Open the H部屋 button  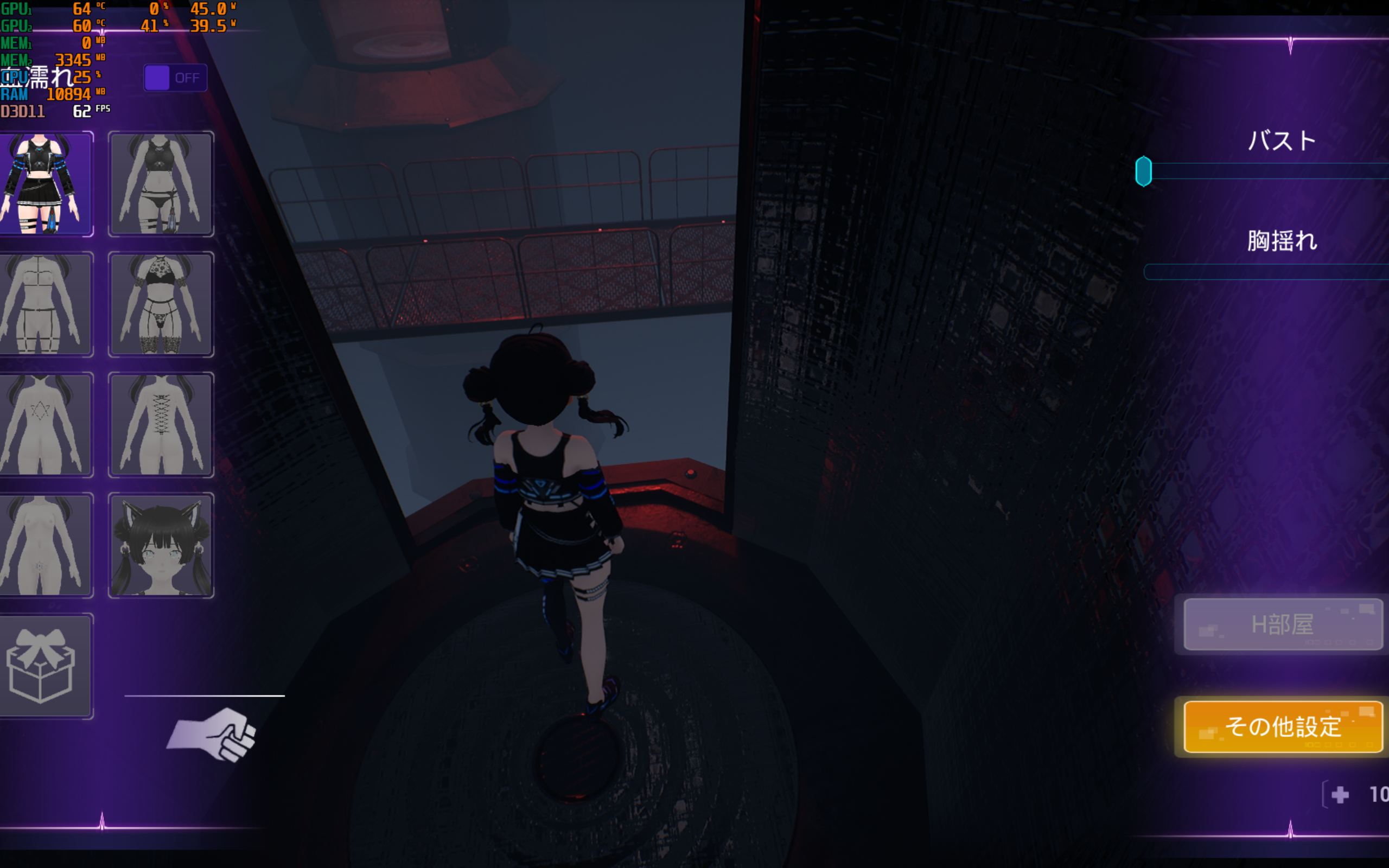click(x=1283, y=624)
